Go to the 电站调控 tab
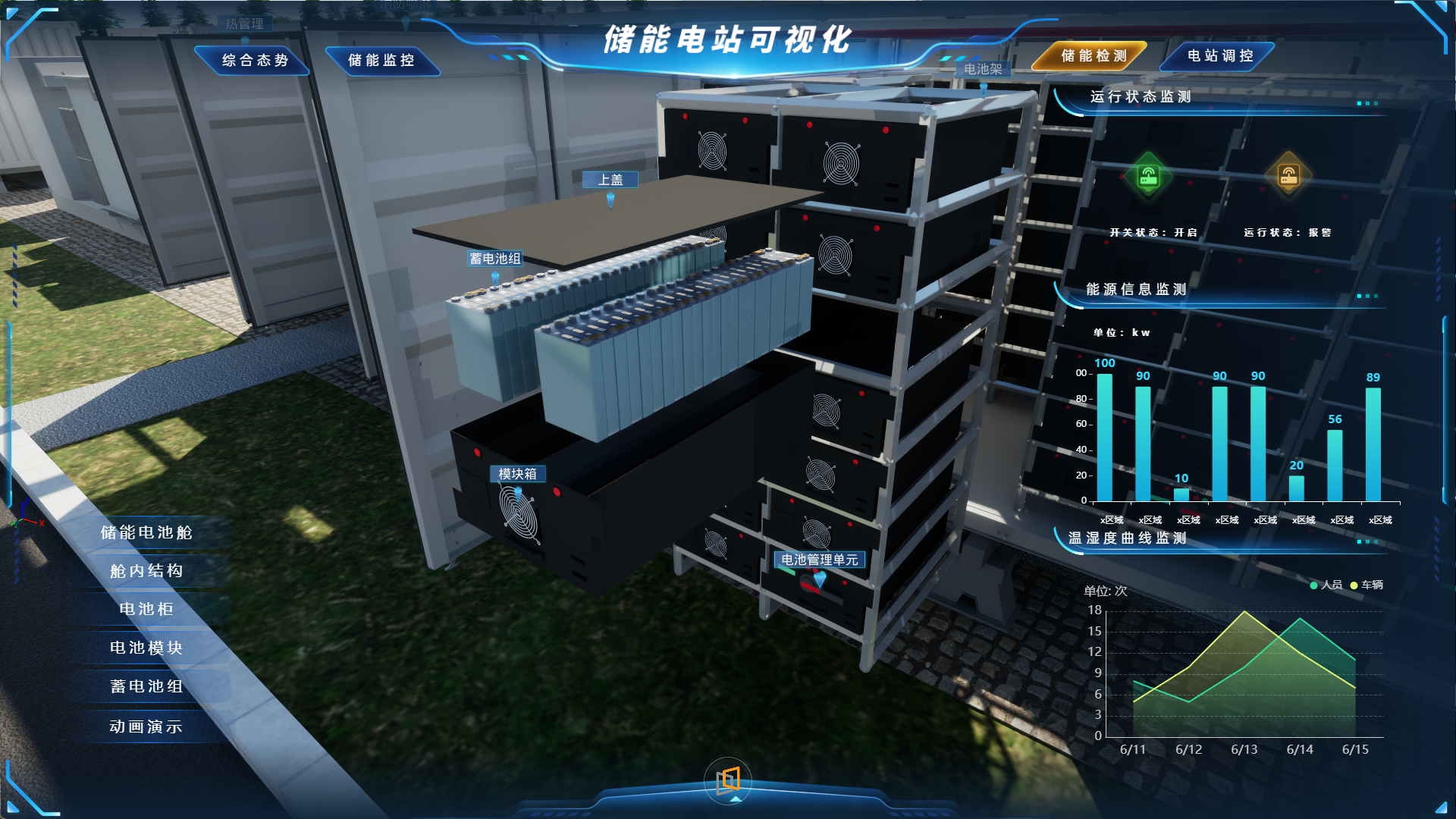The height and width of the screenshot is (819, 1456). [1220, 56]
